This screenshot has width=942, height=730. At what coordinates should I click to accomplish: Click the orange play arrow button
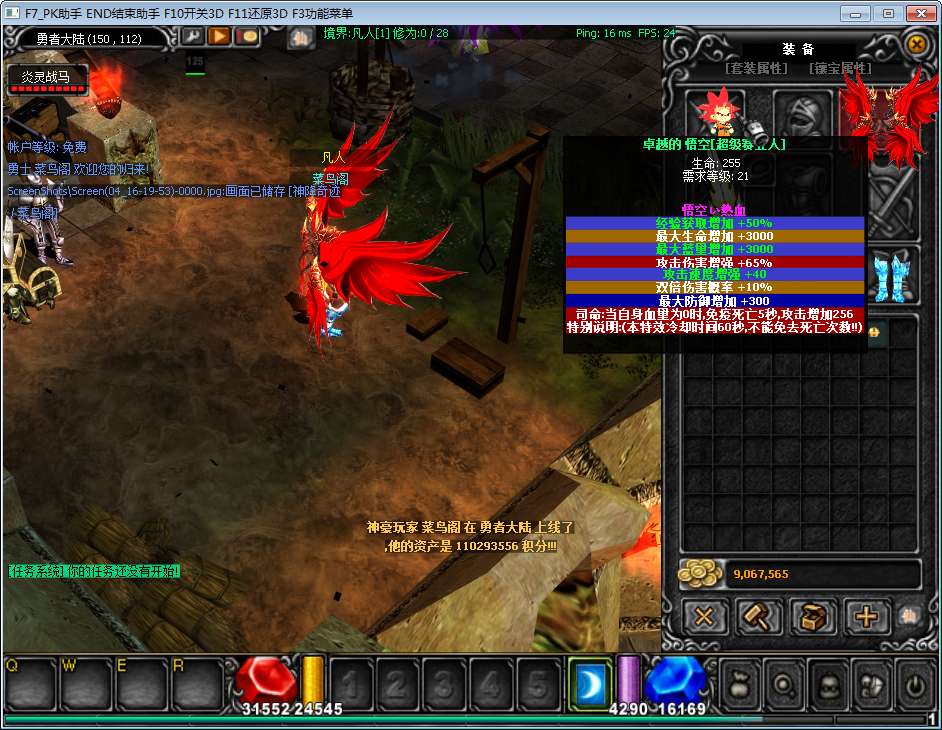pos(219,37)
